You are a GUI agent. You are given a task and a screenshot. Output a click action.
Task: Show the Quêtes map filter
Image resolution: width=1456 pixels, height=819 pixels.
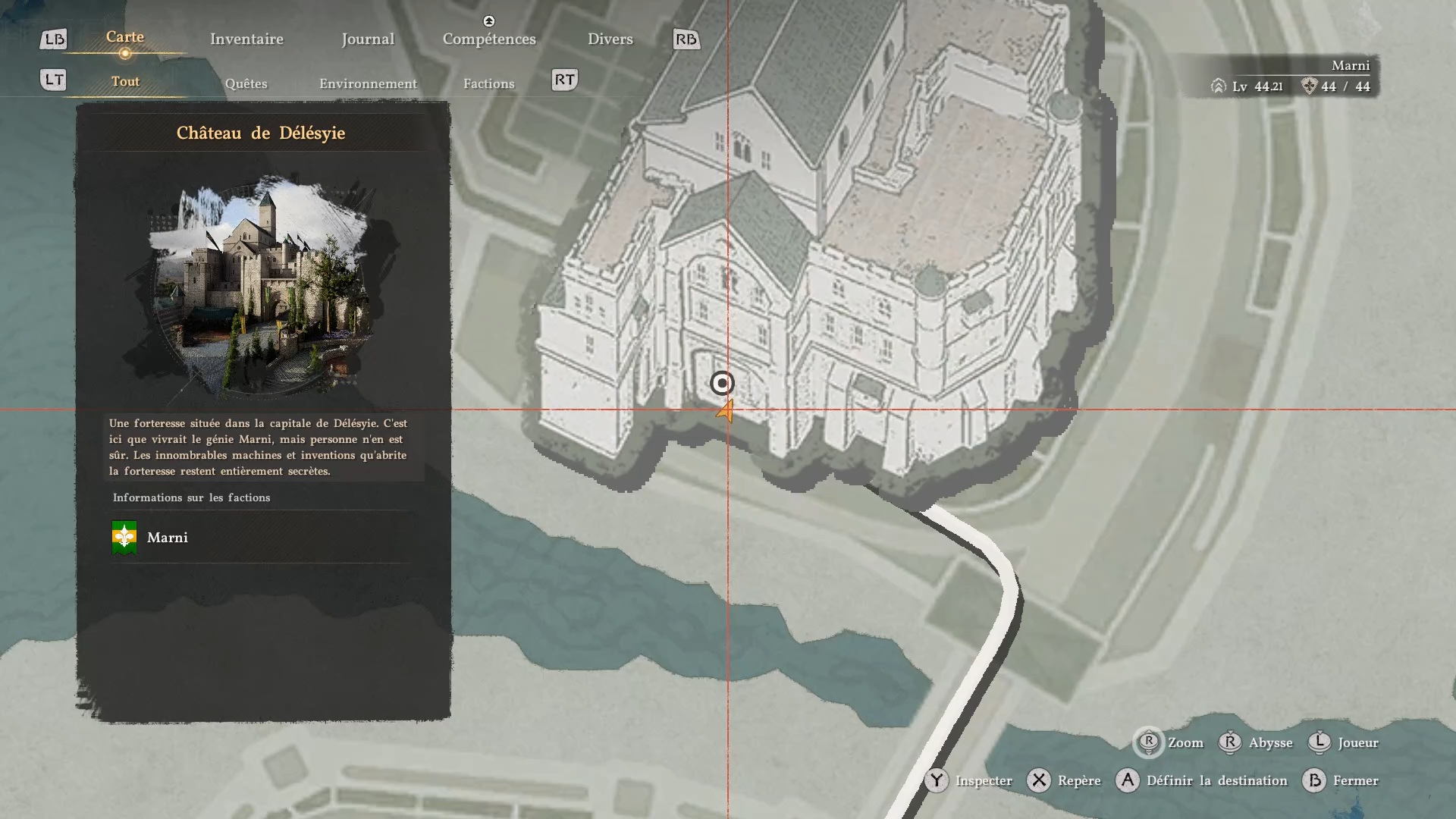tap(246, 83)
